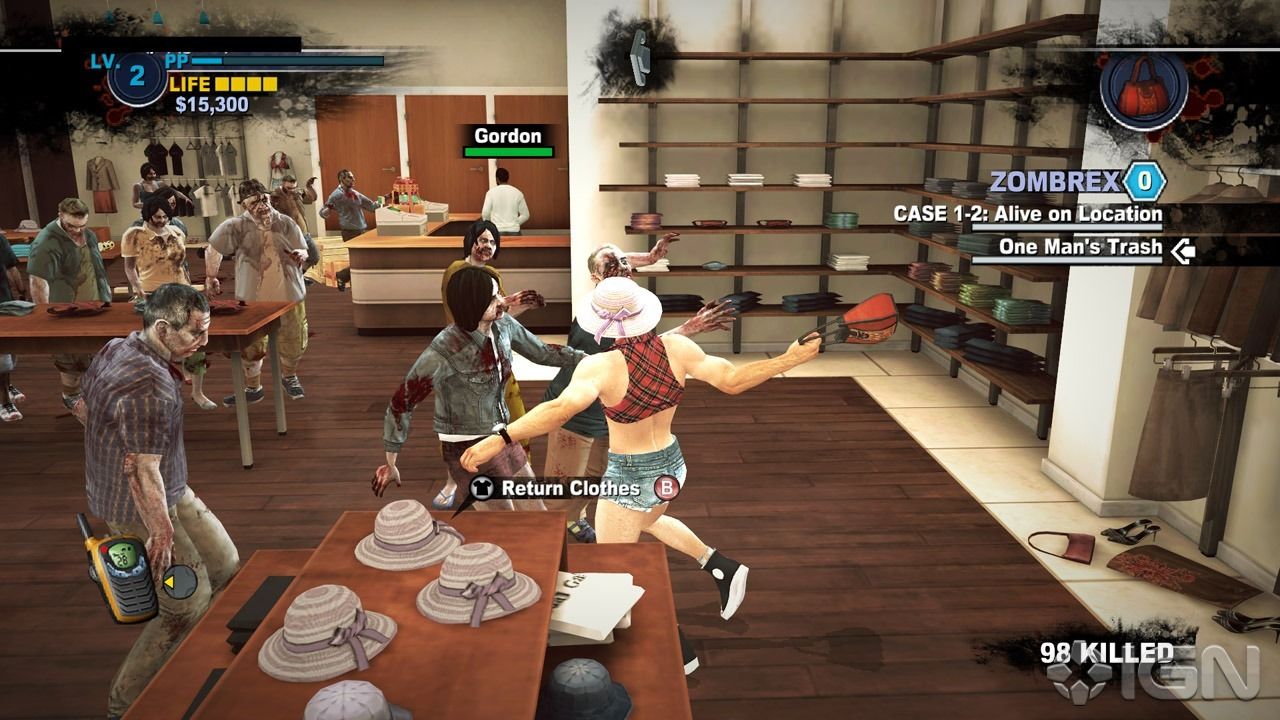Select the red handbag weapon icon
1280x720 pixels.
(1143, 86)
